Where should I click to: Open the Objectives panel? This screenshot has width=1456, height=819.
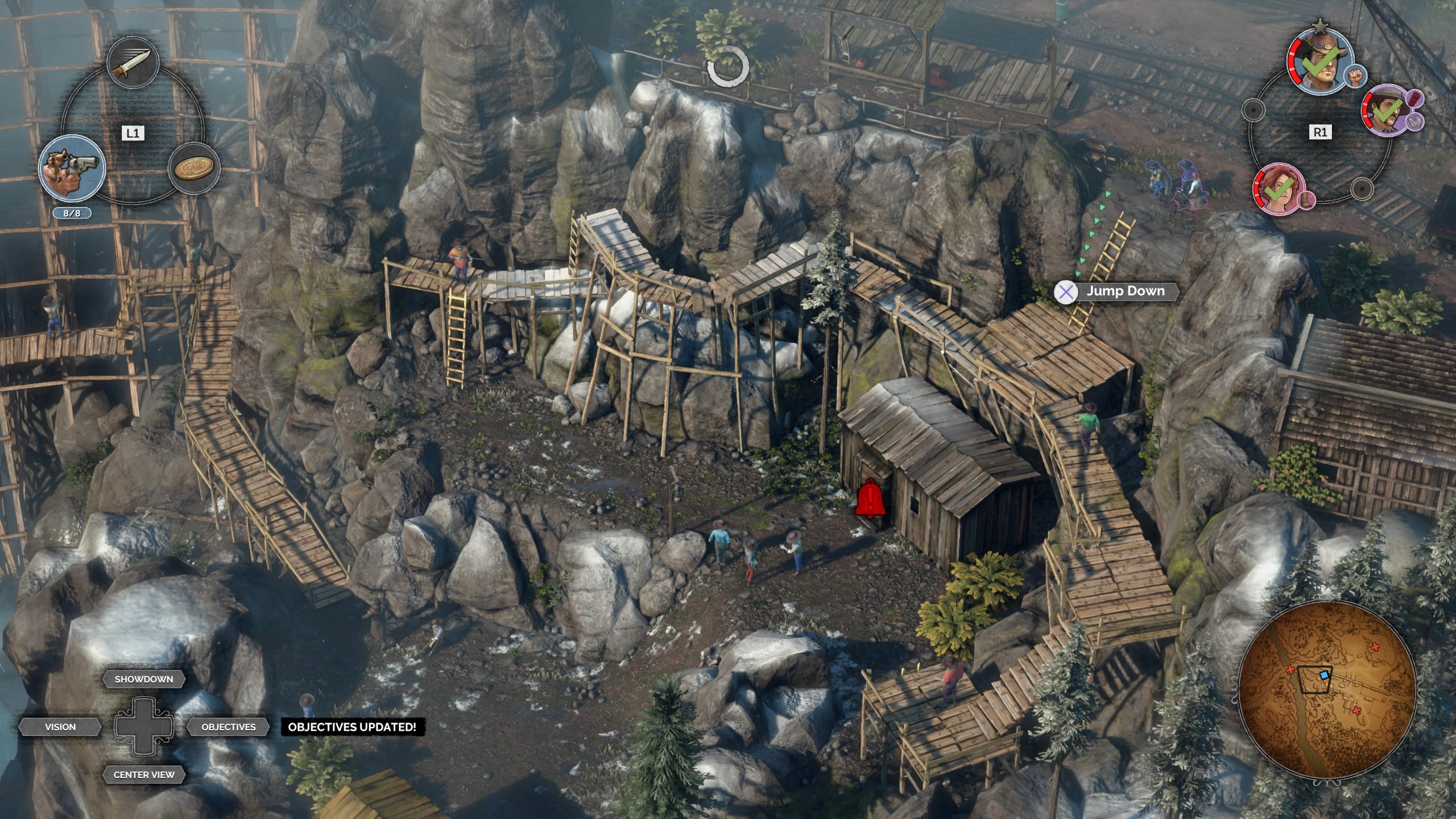[229, 727]
